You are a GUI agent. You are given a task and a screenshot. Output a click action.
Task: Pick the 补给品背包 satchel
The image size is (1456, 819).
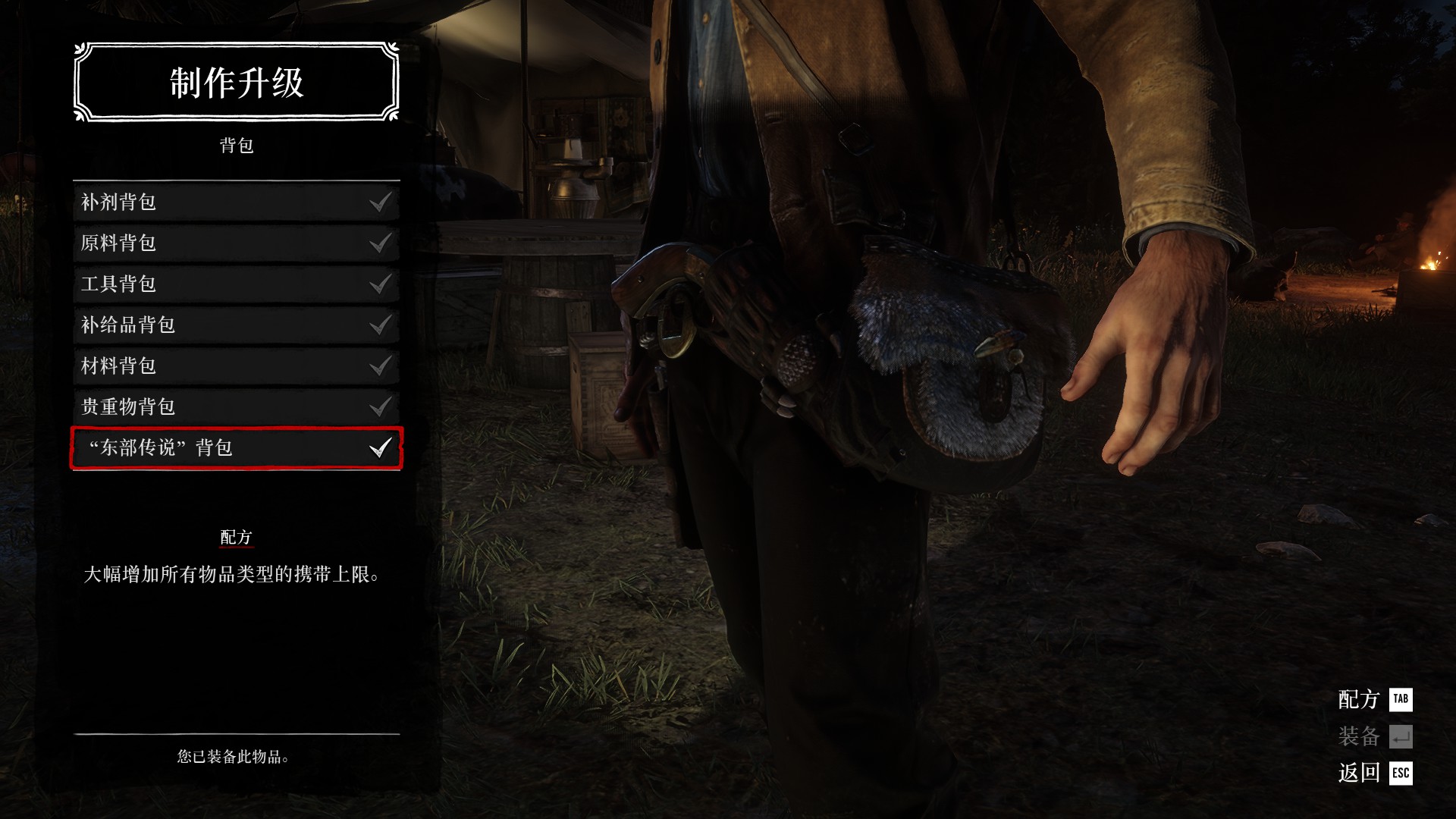236,325
